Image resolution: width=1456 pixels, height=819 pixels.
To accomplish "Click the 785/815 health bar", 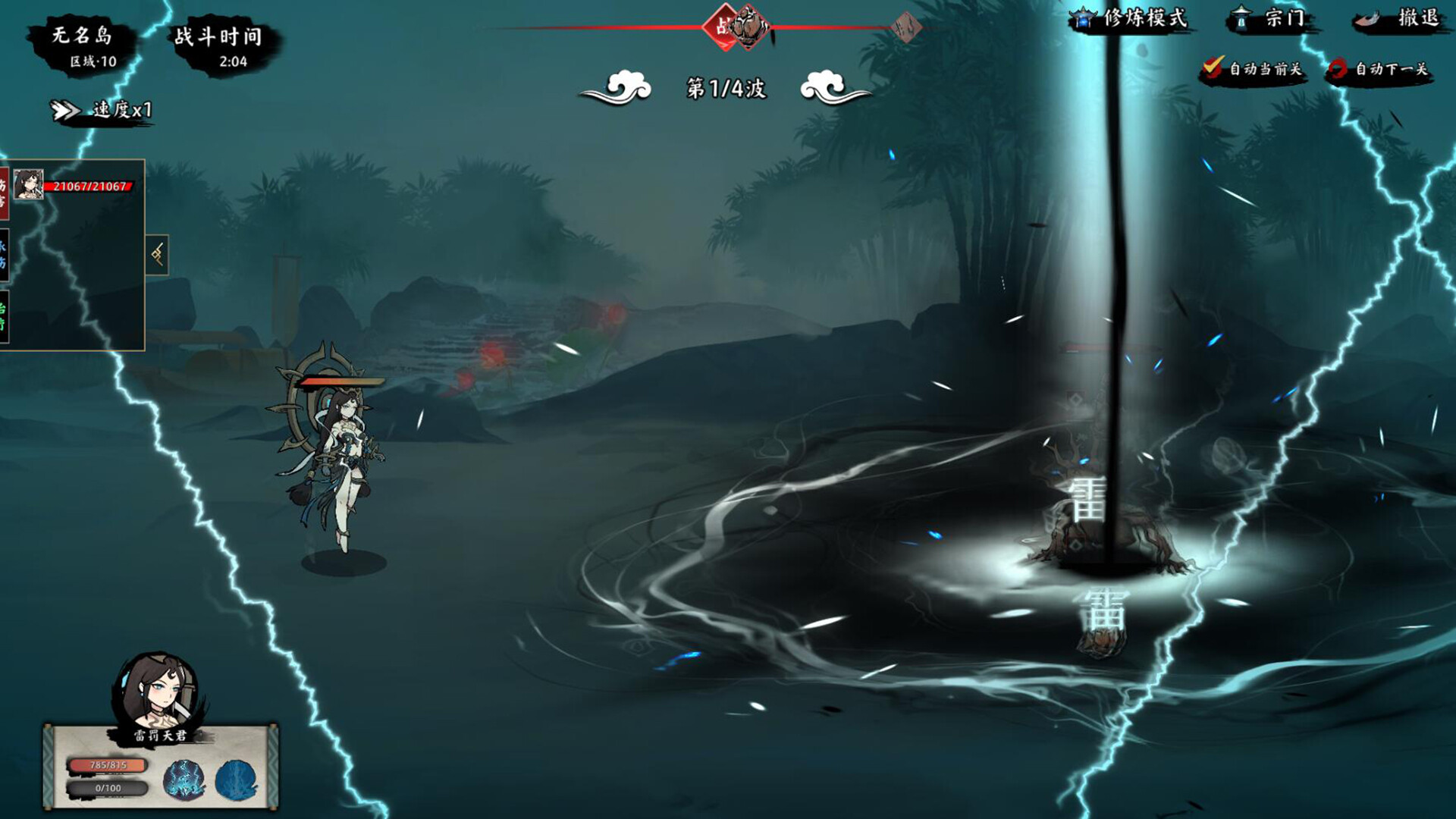I will pos(108,766).
